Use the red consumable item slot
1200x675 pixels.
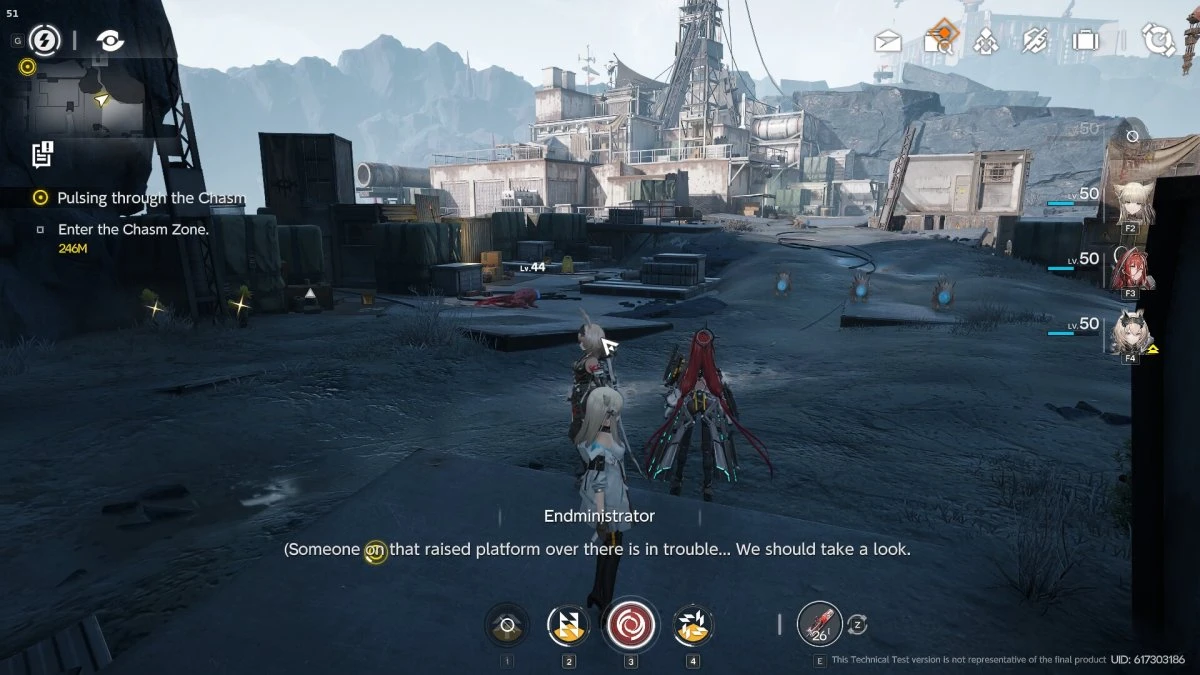[x=820, y=626]
